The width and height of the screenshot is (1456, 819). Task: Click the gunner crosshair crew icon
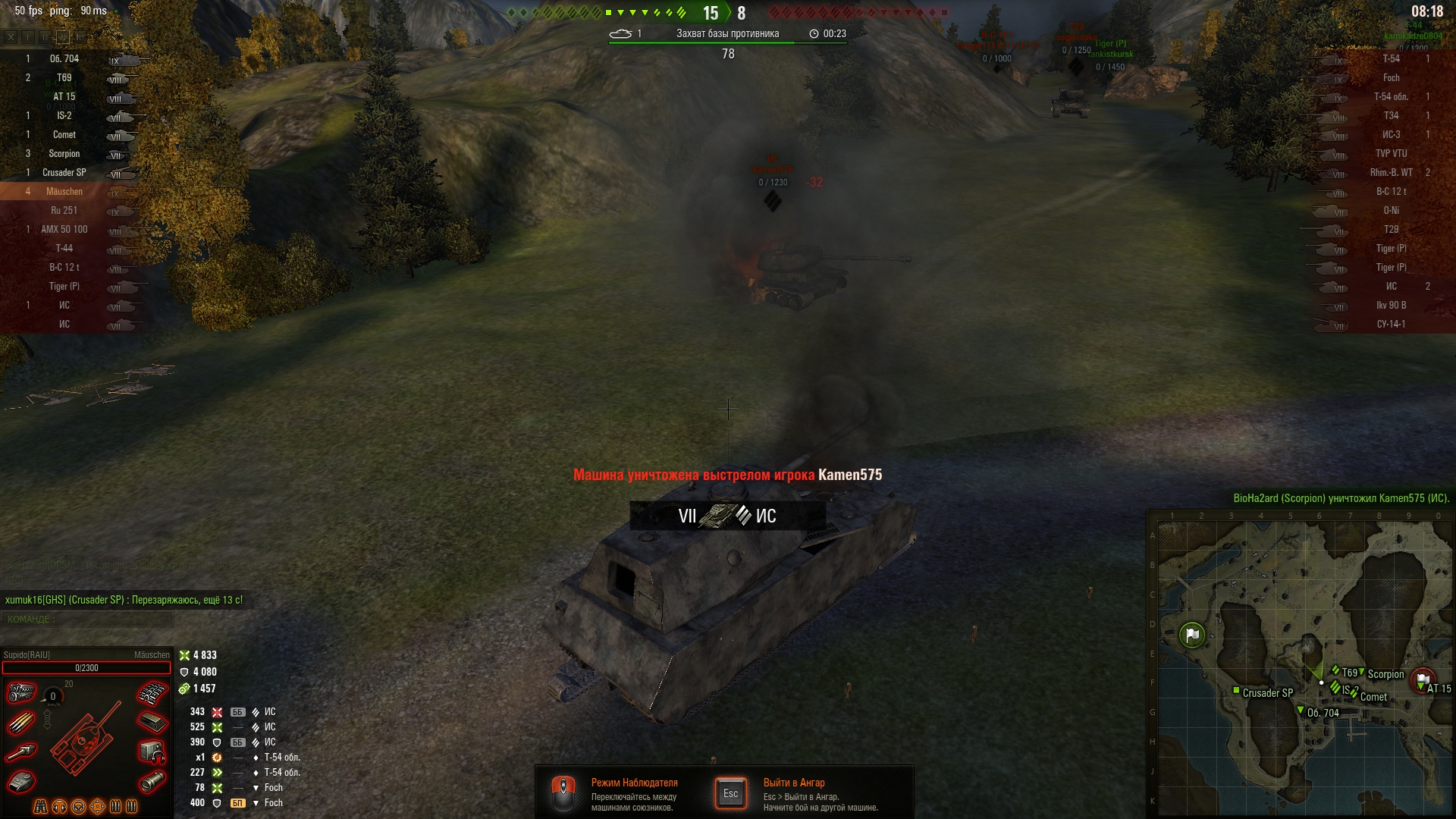(x=98, y=807)
